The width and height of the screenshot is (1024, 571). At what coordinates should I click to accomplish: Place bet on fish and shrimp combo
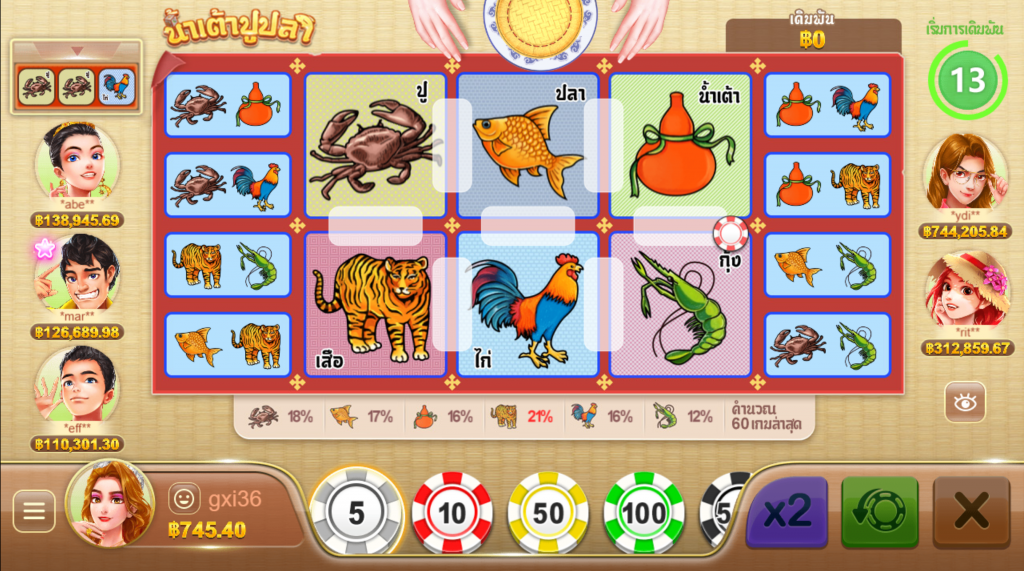[x=827, y=265]
